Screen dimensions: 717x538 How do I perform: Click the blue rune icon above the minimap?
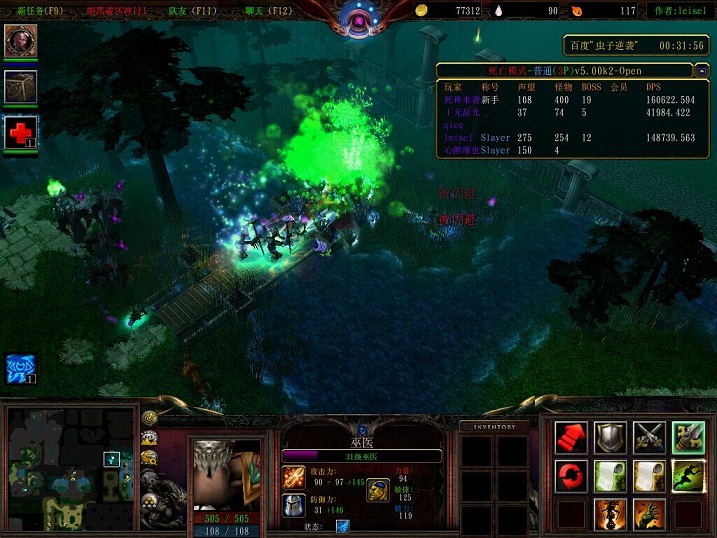pyautogui.click(x=20, y=367)
